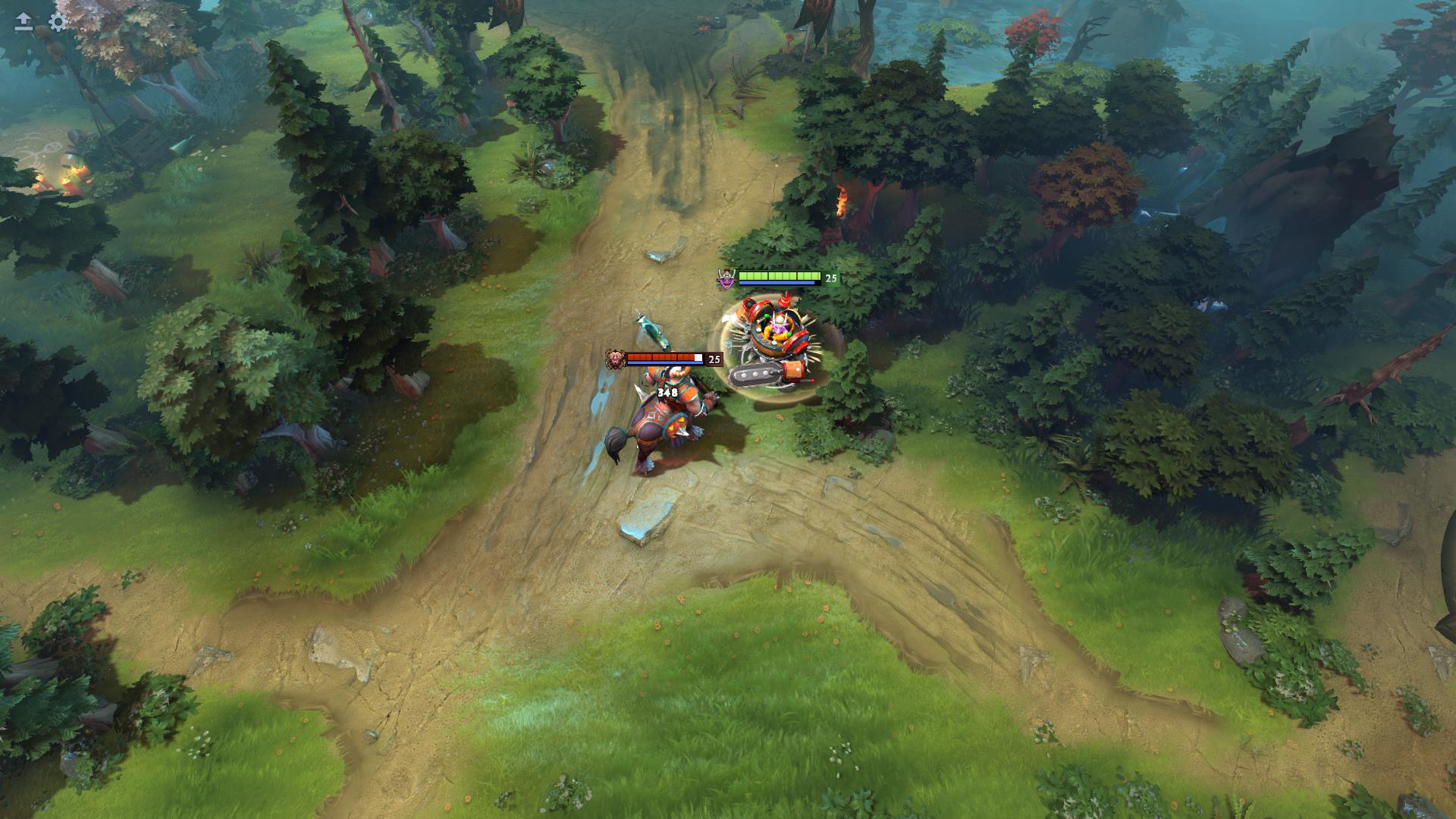Open the gear settings menu
This screenshot has width=1456, height=819.
pyautogui.click(x=58, y=22)
